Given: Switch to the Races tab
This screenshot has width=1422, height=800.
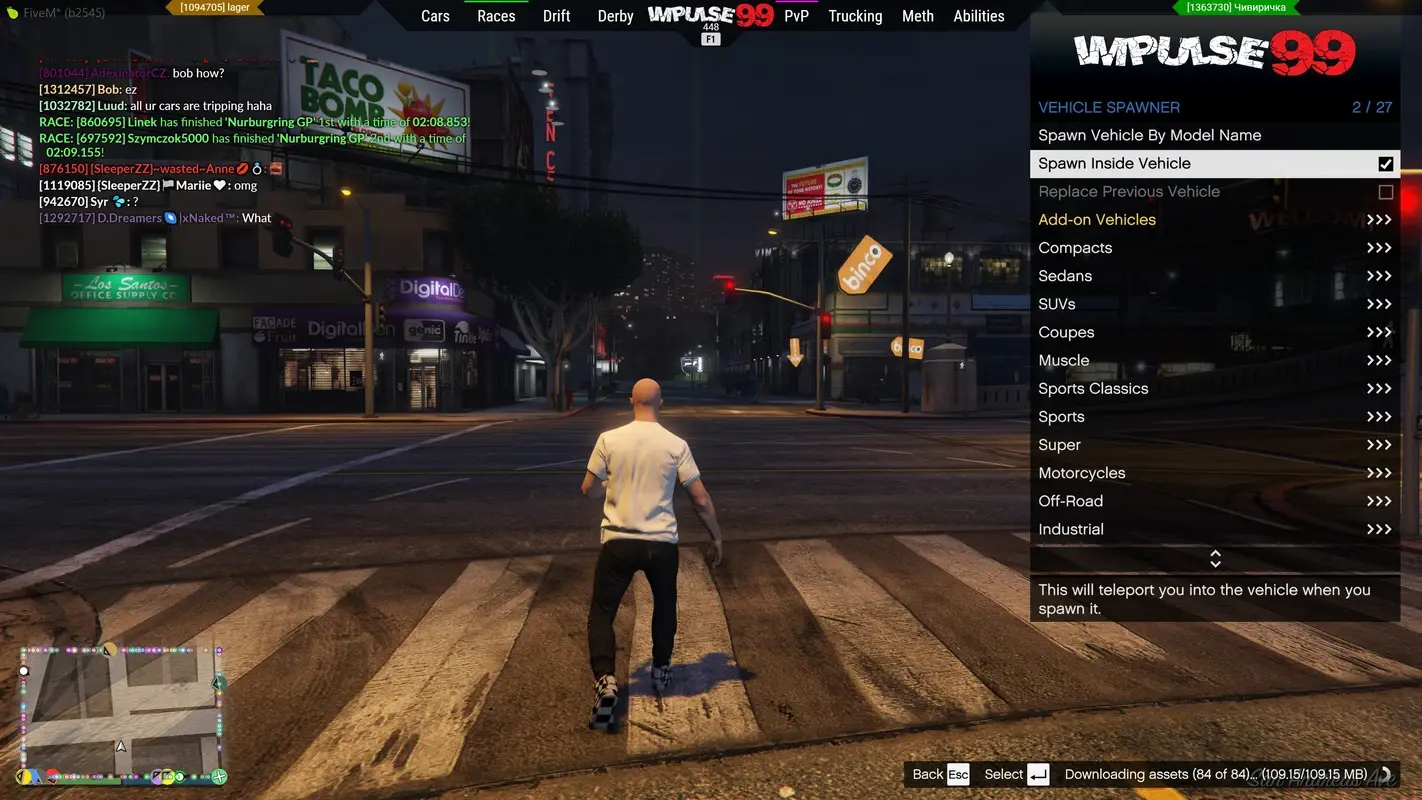Looking at the screenshot, I should 495,15.
